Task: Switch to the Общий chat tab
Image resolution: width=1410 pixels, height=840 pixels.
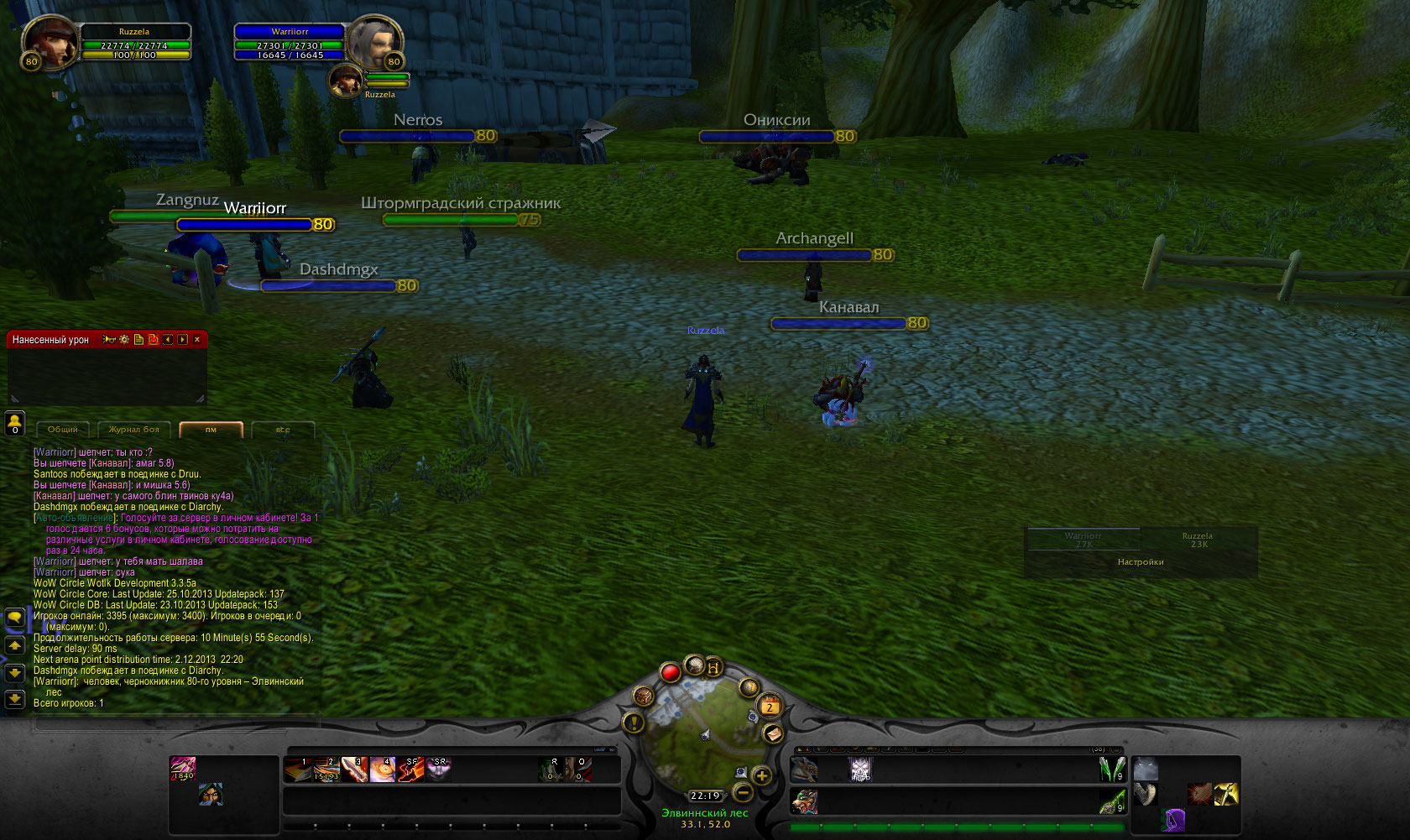Action: 63,430
